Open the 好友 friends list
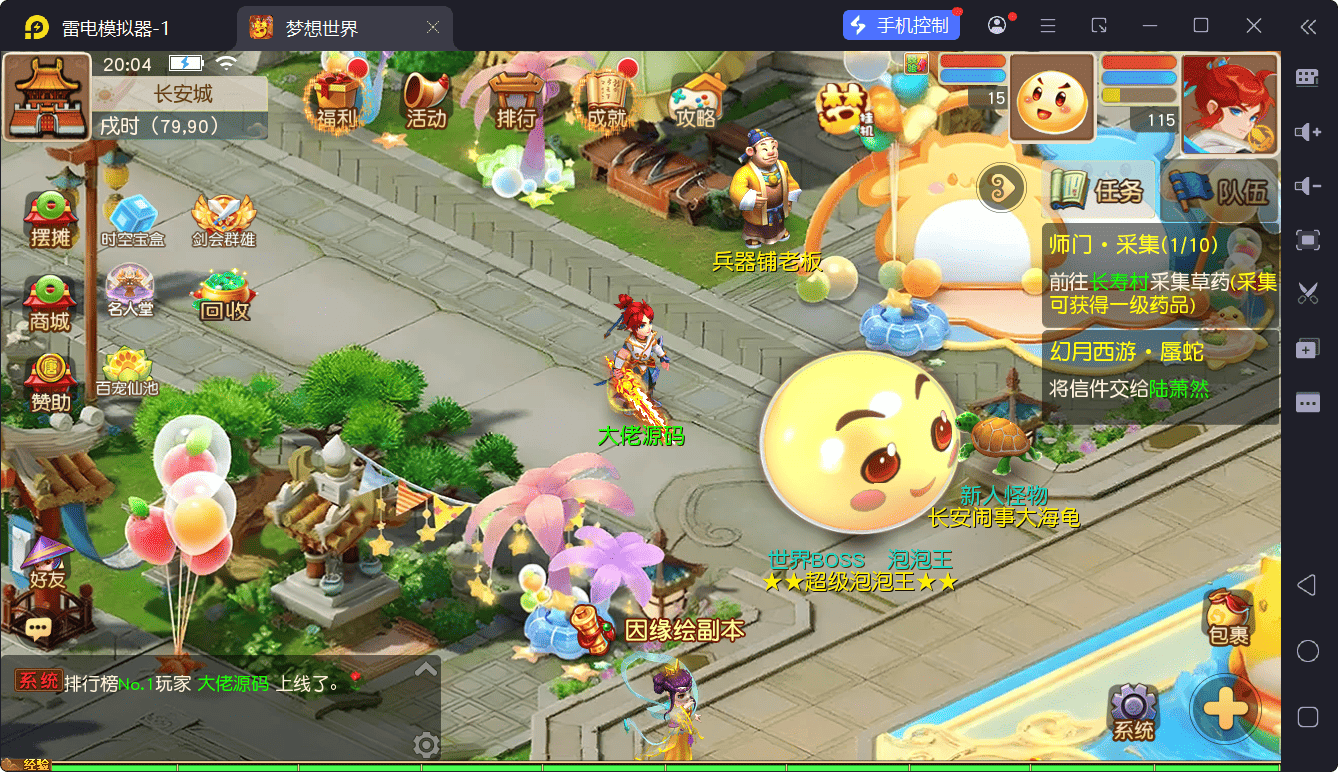1338x772 pixels. coord(46,562)
